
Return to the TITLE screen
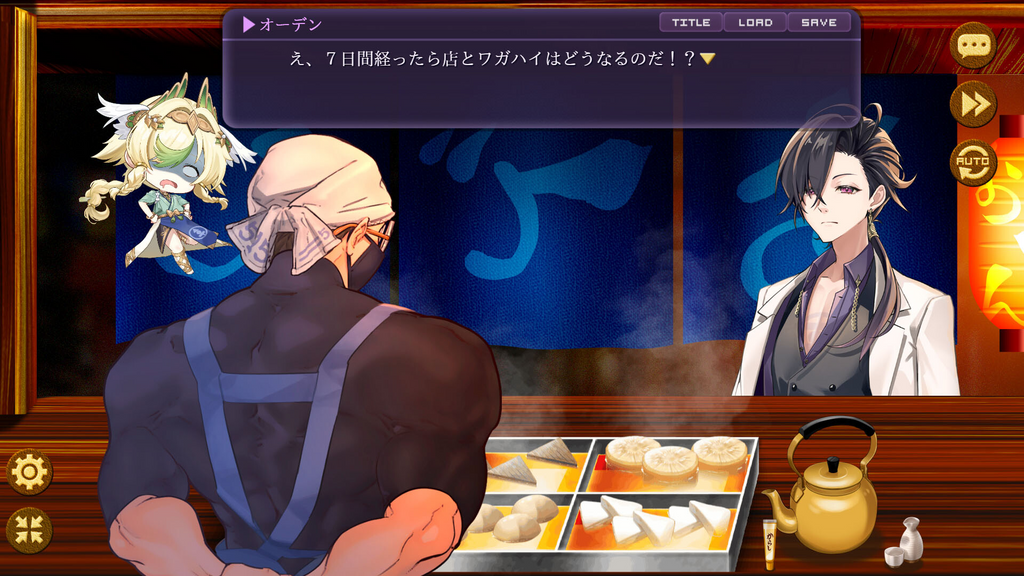[691, 22]
